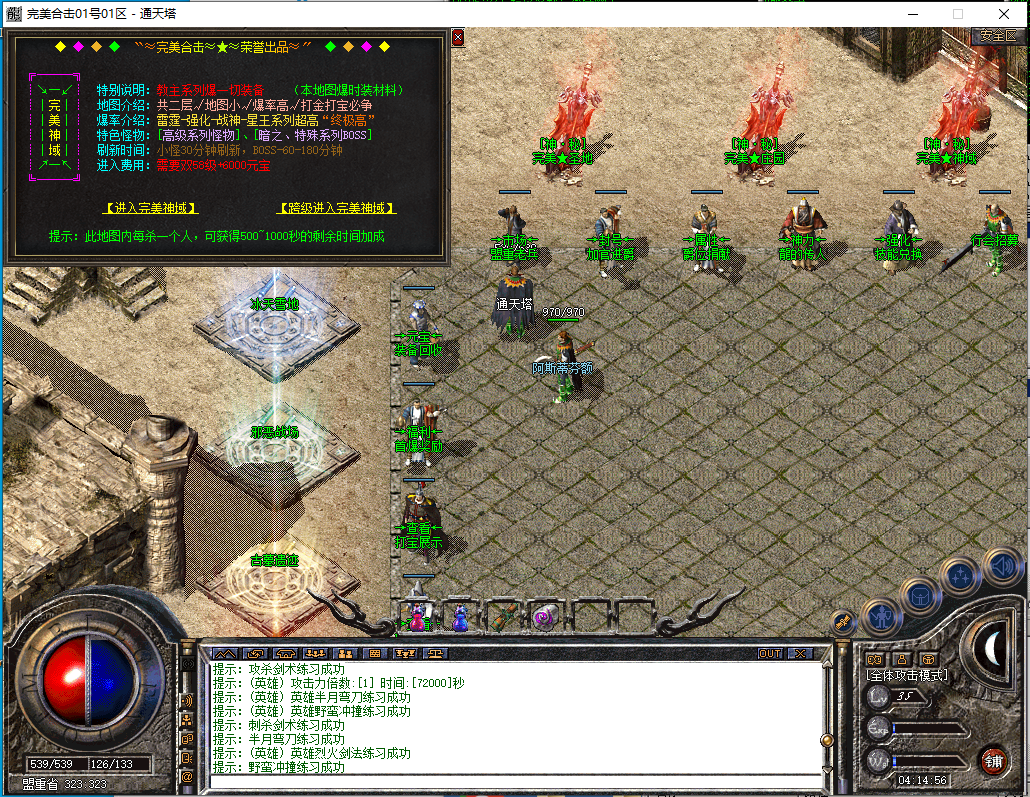This screenshot has height=797, width=1030.
Task: Click the chat text input line
Action: click(510, 780)
